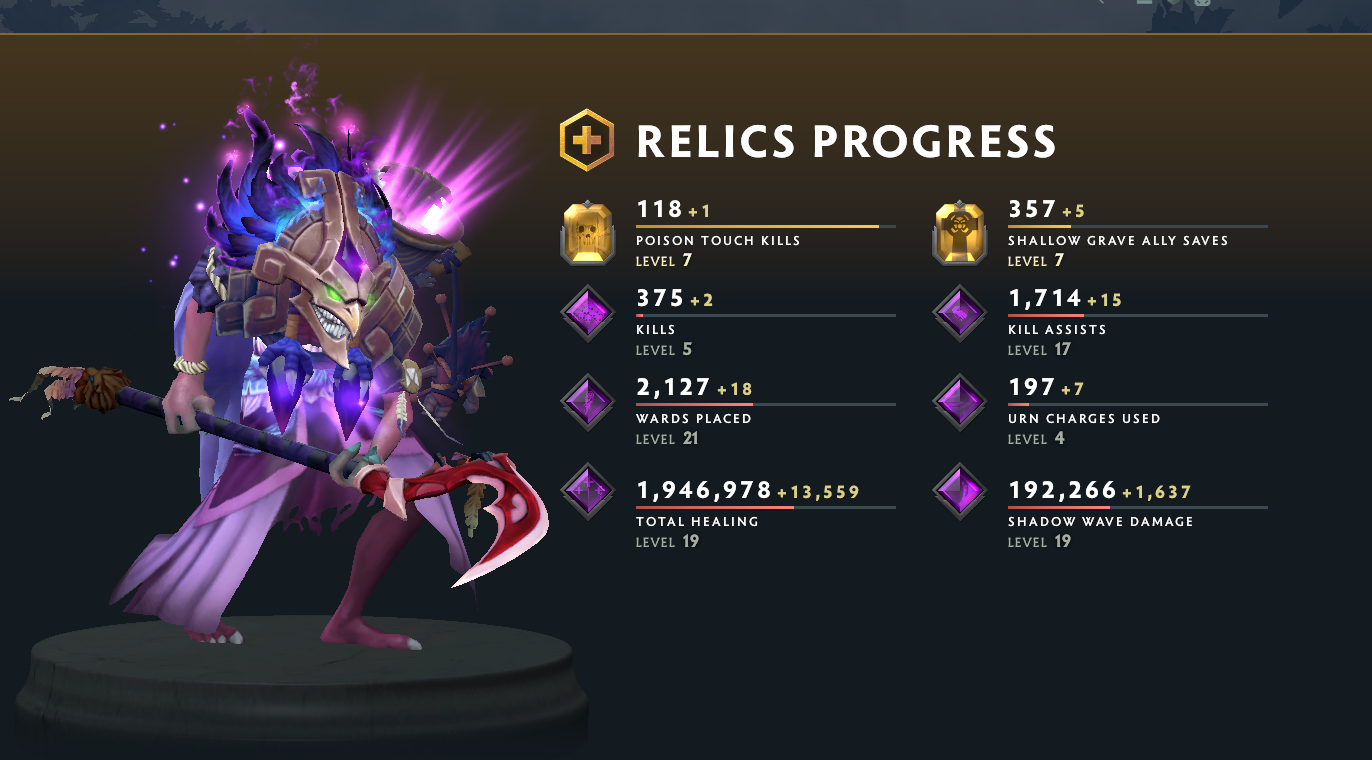Select the Poison Touch Kills gold relic icon
Image resolution: width=1372 pixels, height=760 pixels.
[x=587, y=232]
